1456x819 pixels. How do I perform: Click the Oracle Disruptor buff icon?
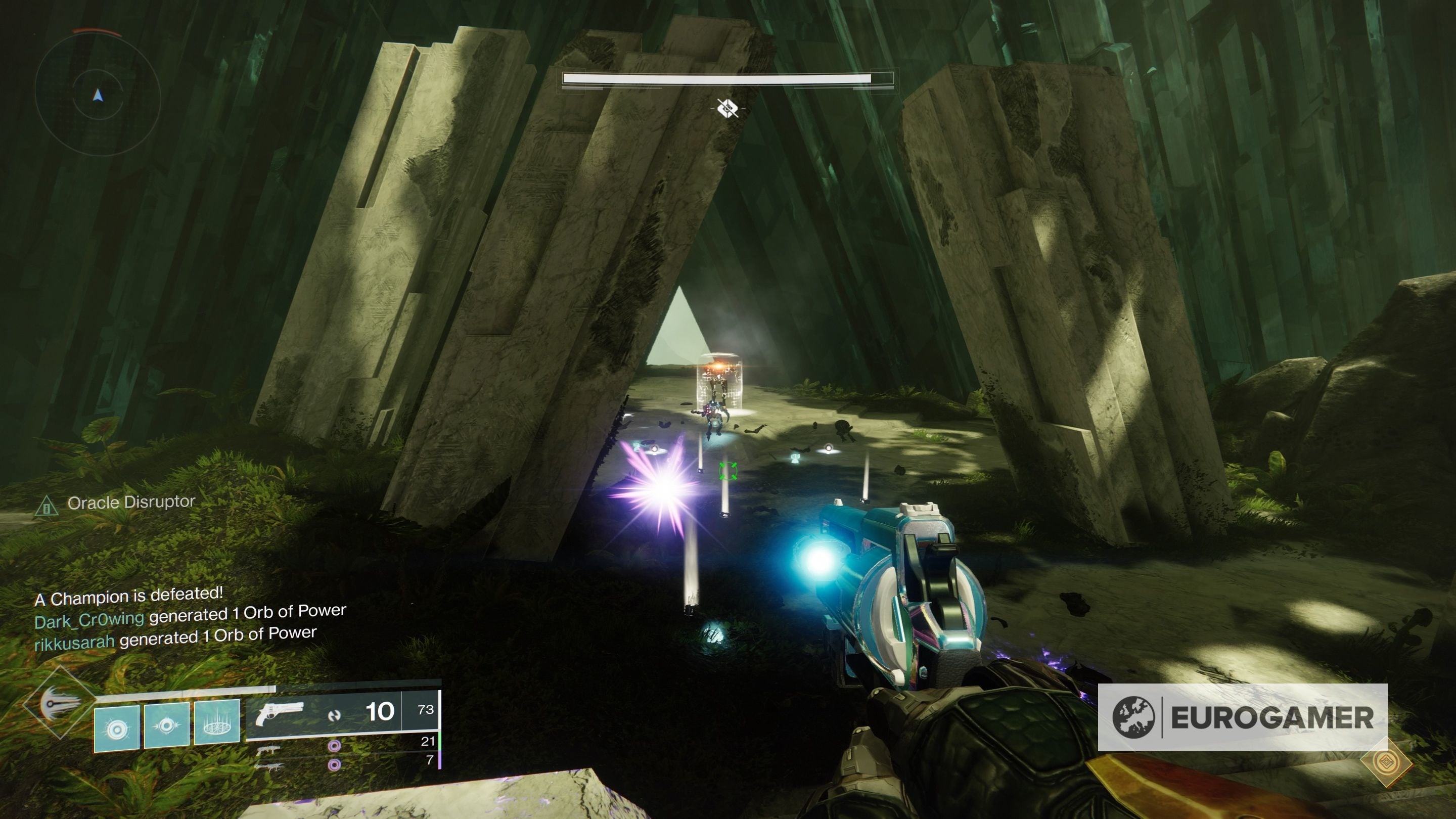[48, 507]
